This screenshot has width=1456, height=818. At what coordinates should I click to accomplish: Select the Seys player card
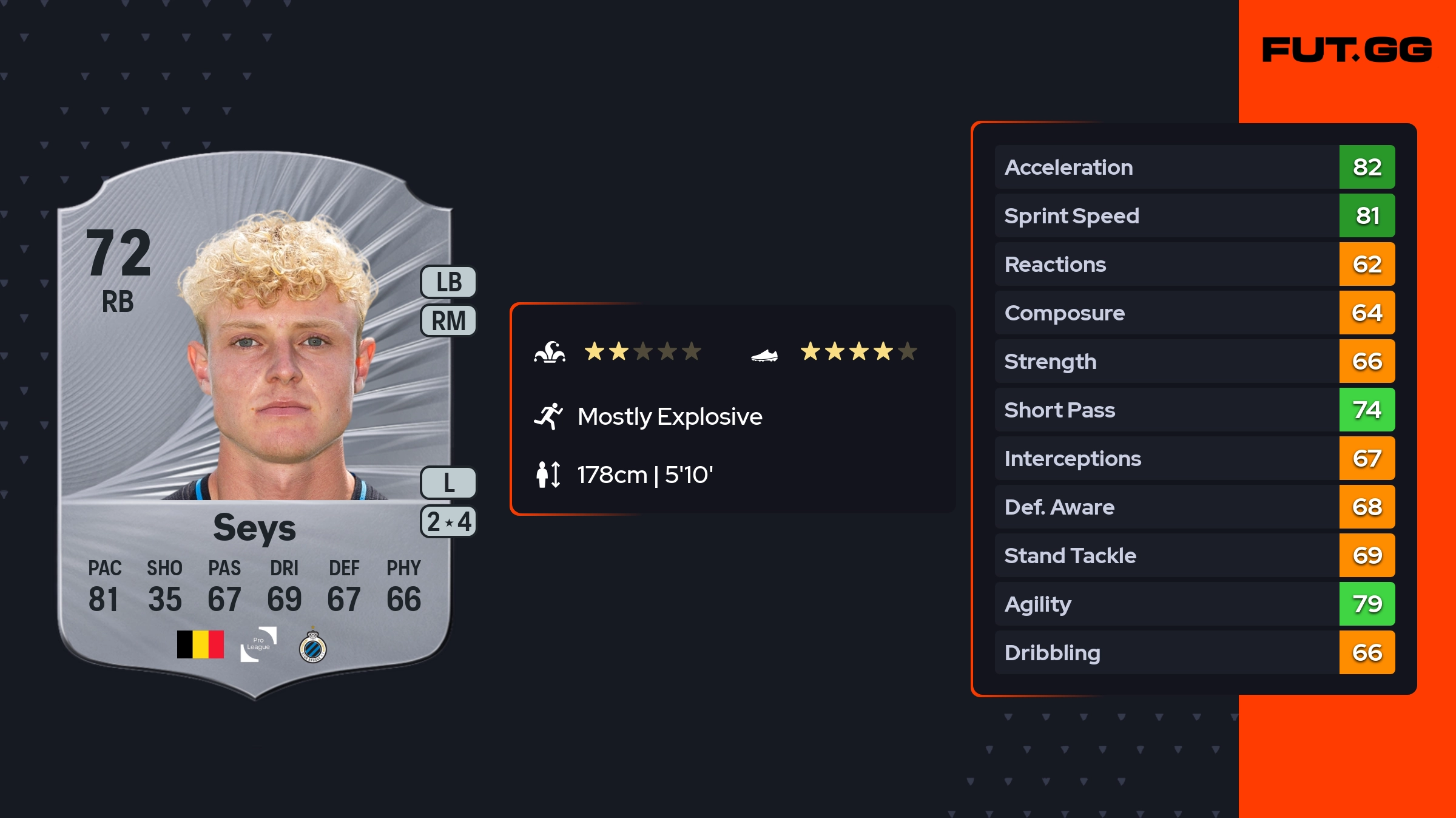point(255,425)
